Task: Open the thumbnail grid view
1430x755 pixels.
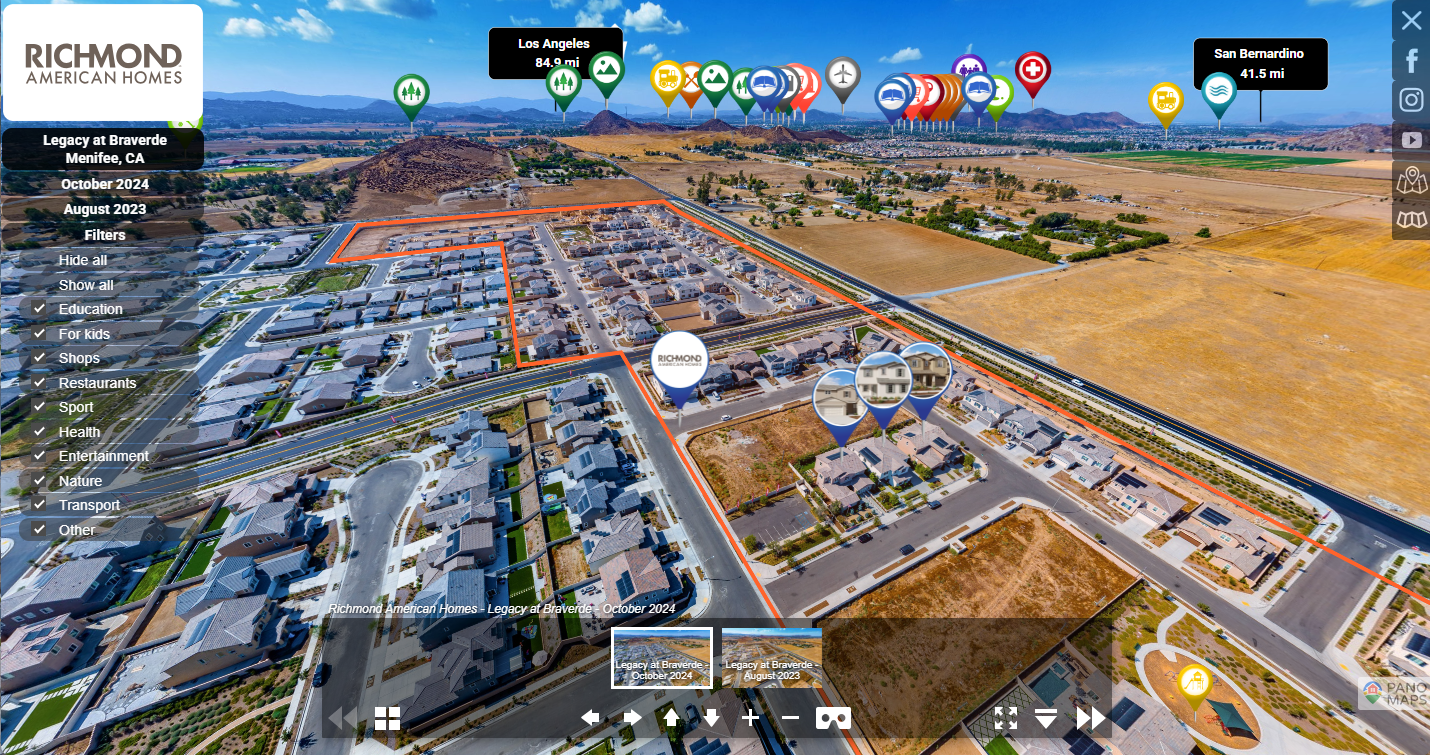Action: pyautogui.click(x=387, y=717)
